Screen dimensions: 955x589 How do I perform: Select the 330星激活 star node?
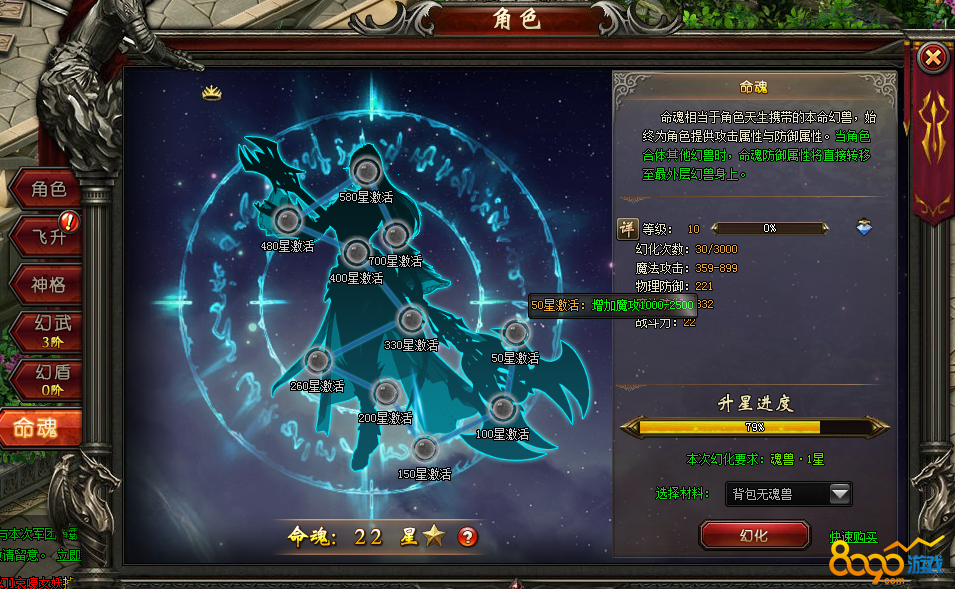click(410, 320)
